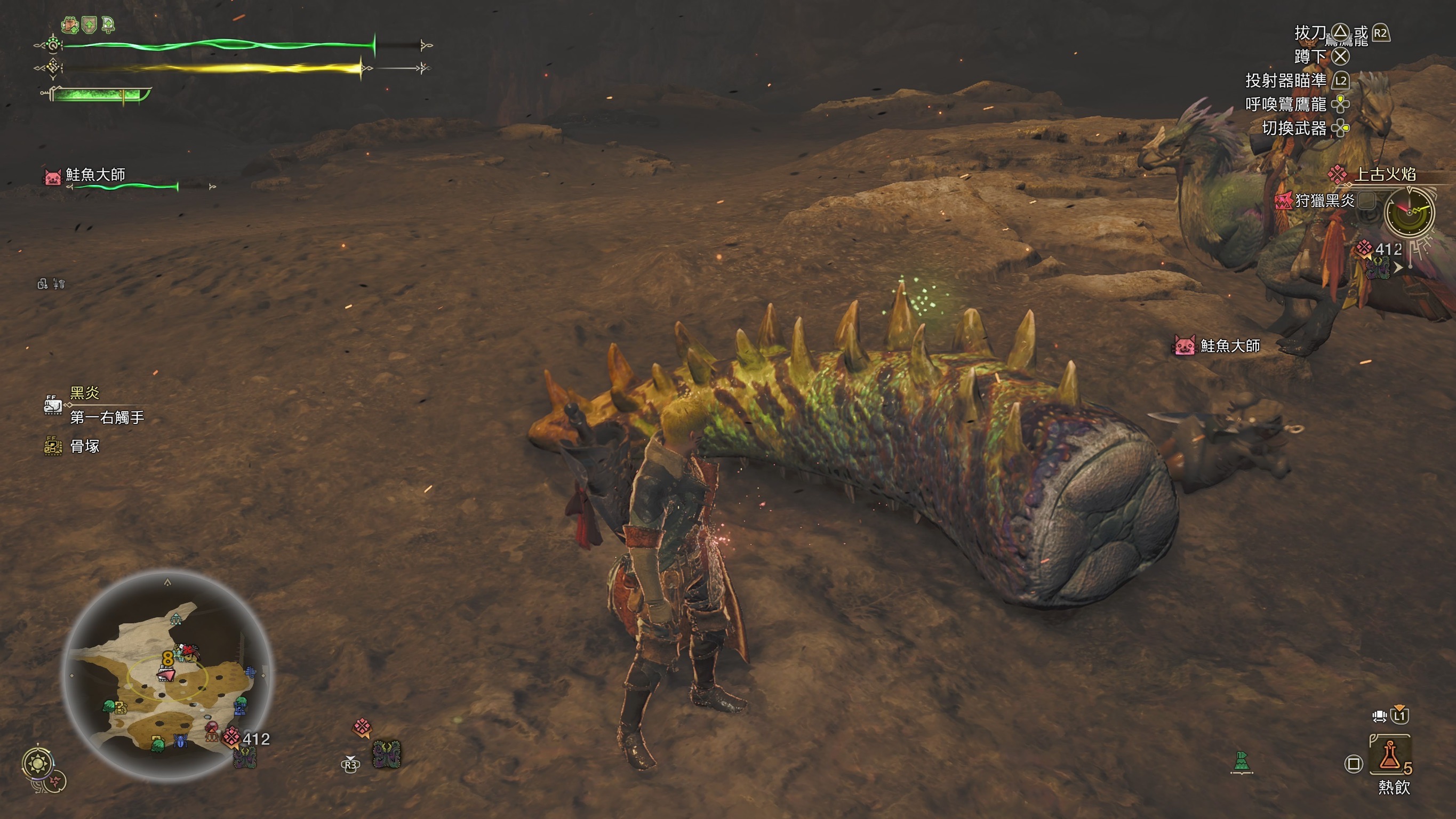
Task: Select the 熱飲 hot drink item slot
Action: coord(1389,755)
